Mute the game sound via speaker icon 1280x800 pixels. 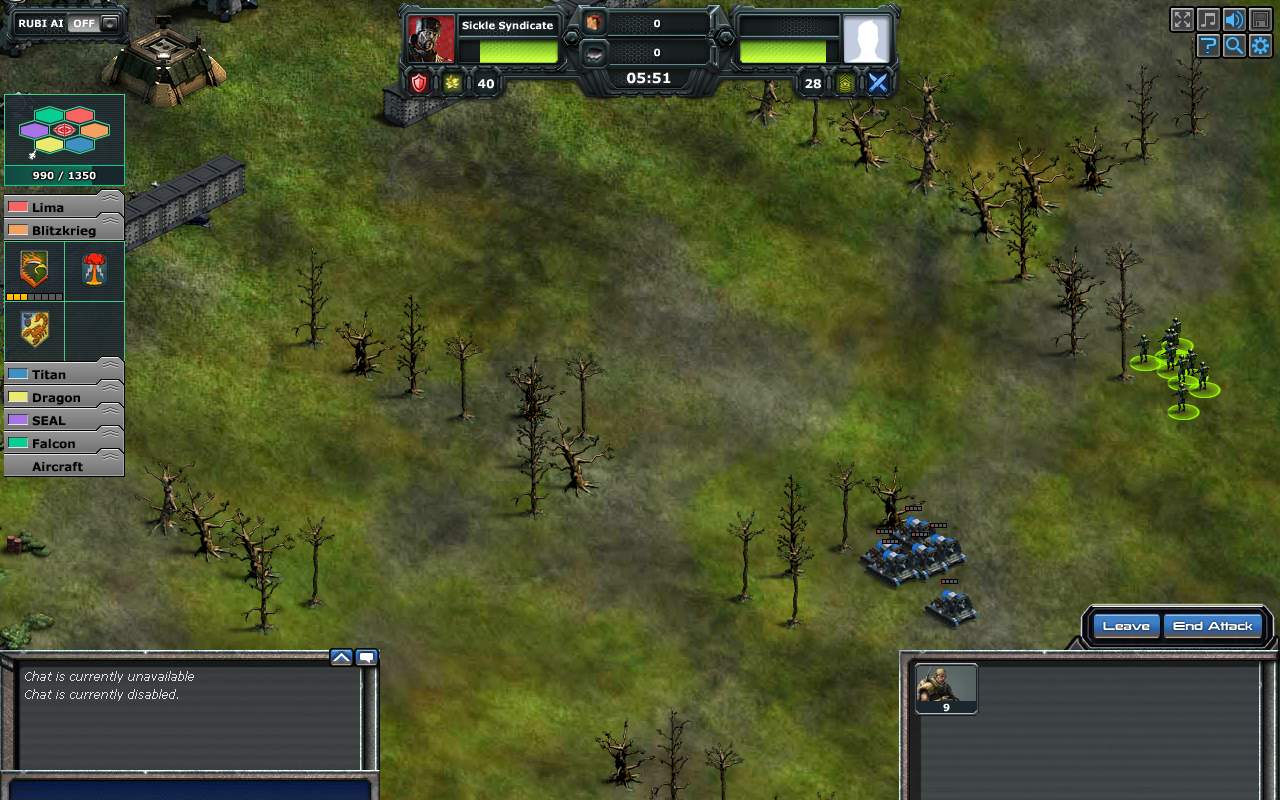[1235, 19]
